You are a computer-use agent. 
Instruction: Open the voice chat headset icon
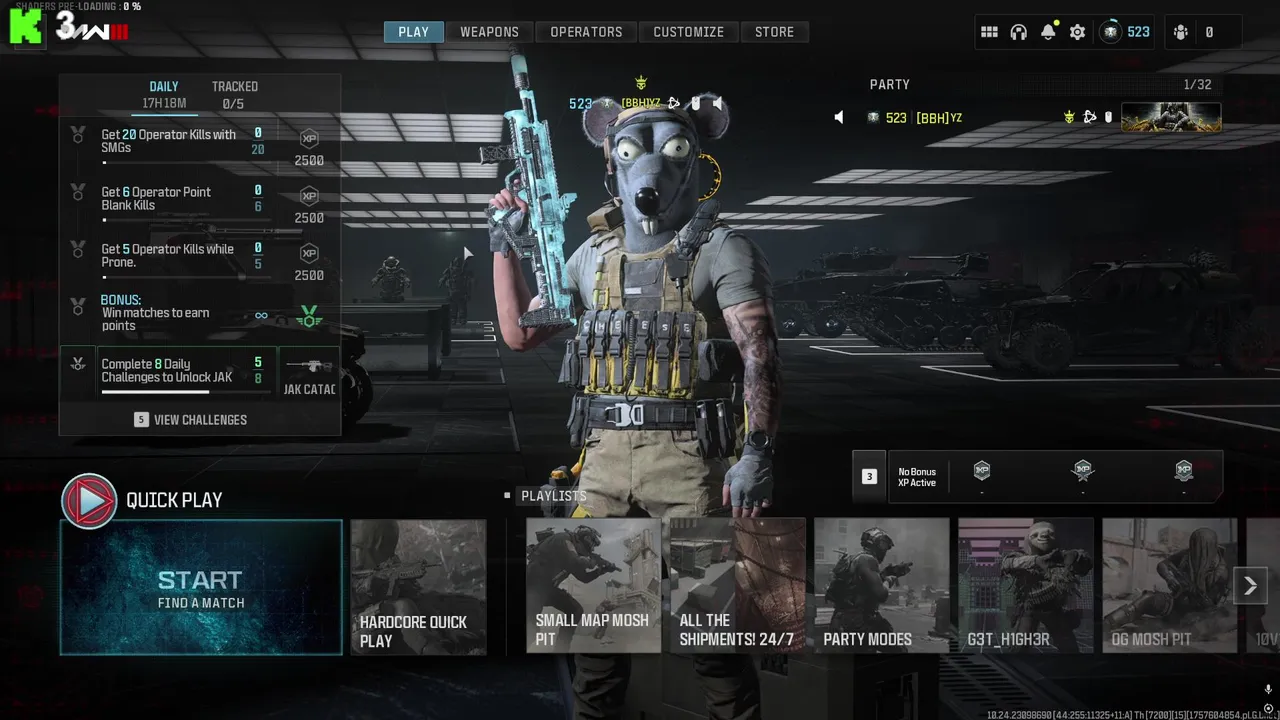click(1018, 32)
